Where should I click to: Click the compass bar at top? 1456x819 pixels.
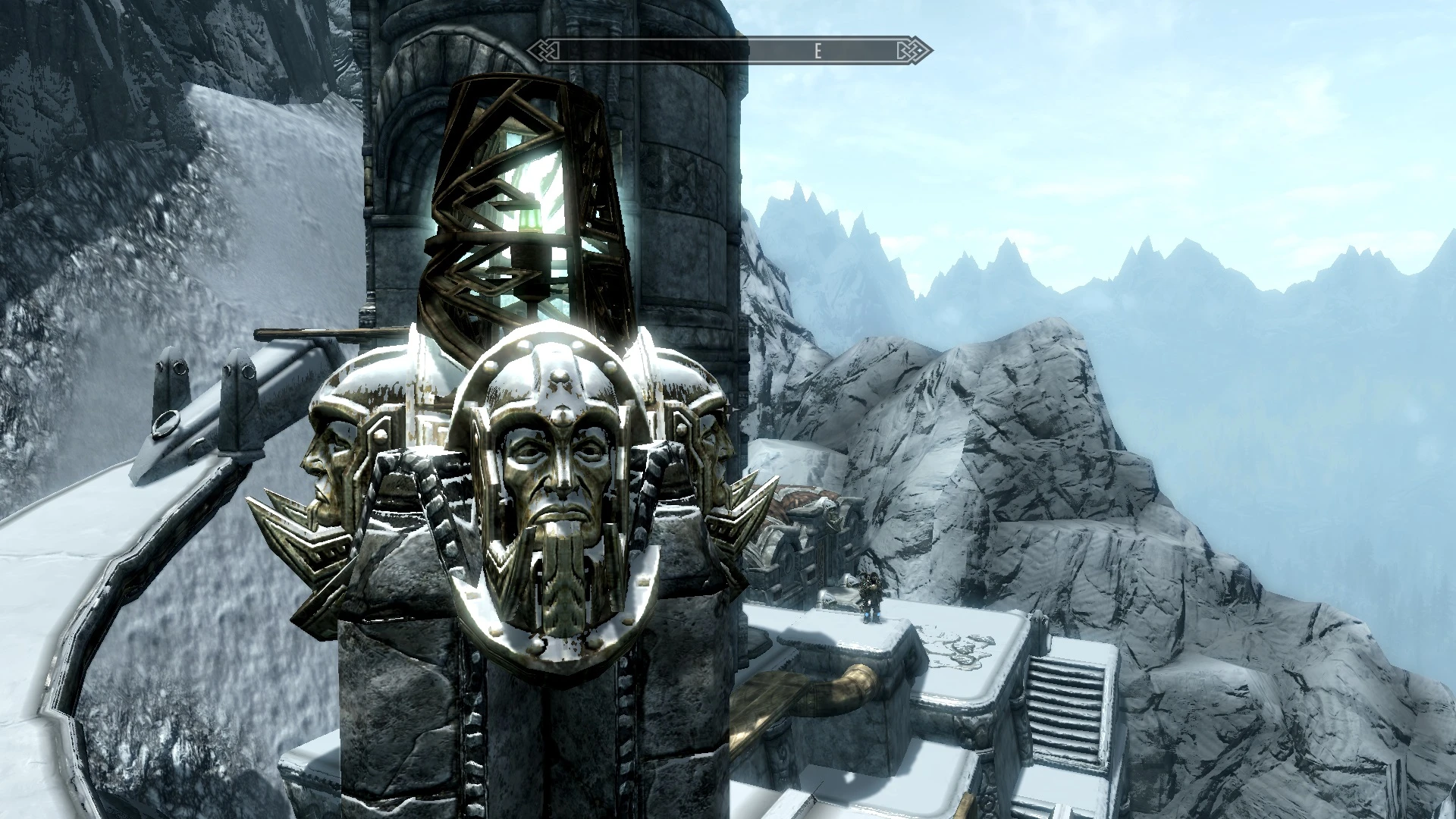pyautogui.click(x=730, y=51)
